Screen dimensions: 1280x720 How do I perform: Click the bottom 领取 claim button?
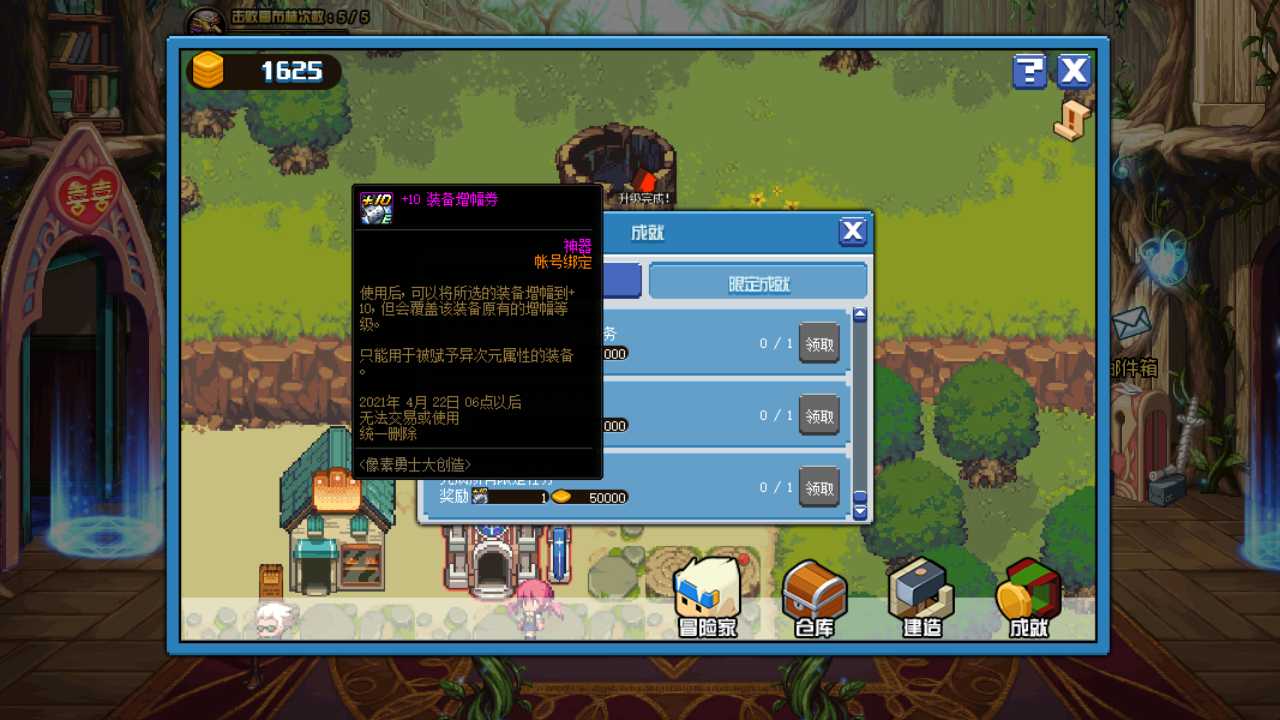(x=818, y=487)
